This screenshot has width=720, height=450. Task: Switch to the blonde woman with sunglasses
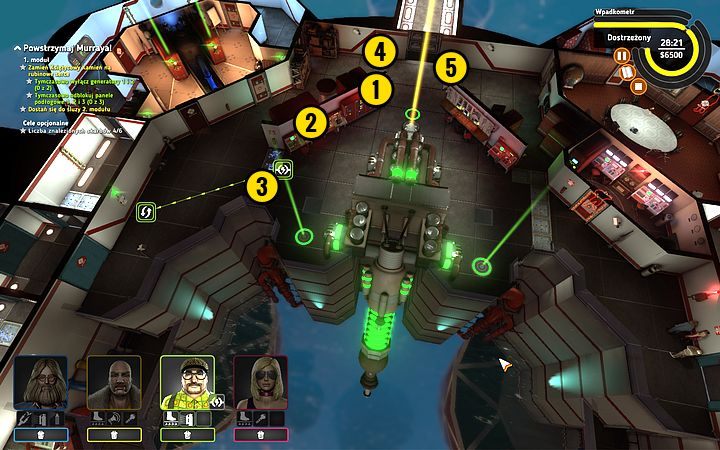click(x=260, y=383)
